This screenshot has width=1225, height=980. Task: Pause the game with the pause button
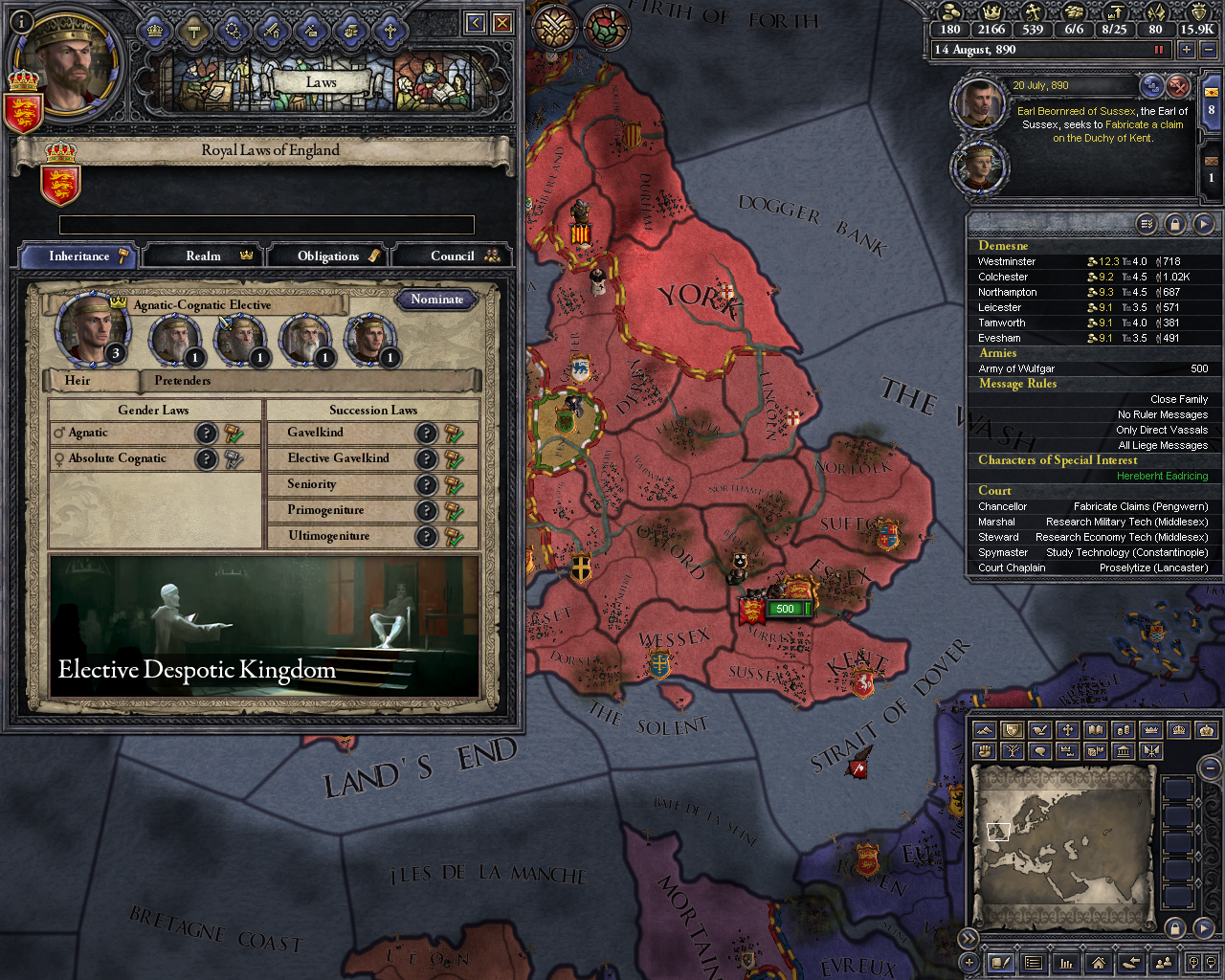pyautogui.click(x=1159, y=49)
